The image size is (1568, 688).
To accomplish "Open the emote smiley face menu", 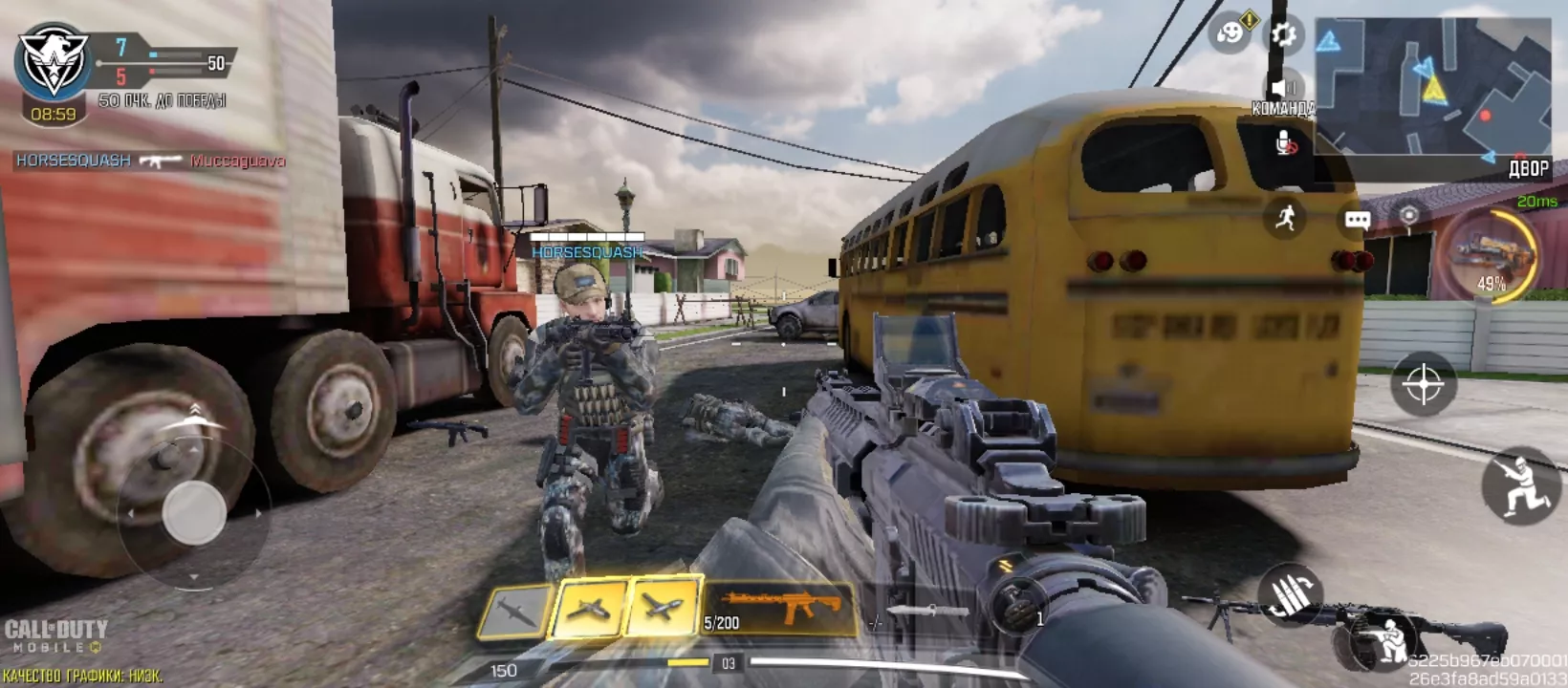I will (1230, 33).
